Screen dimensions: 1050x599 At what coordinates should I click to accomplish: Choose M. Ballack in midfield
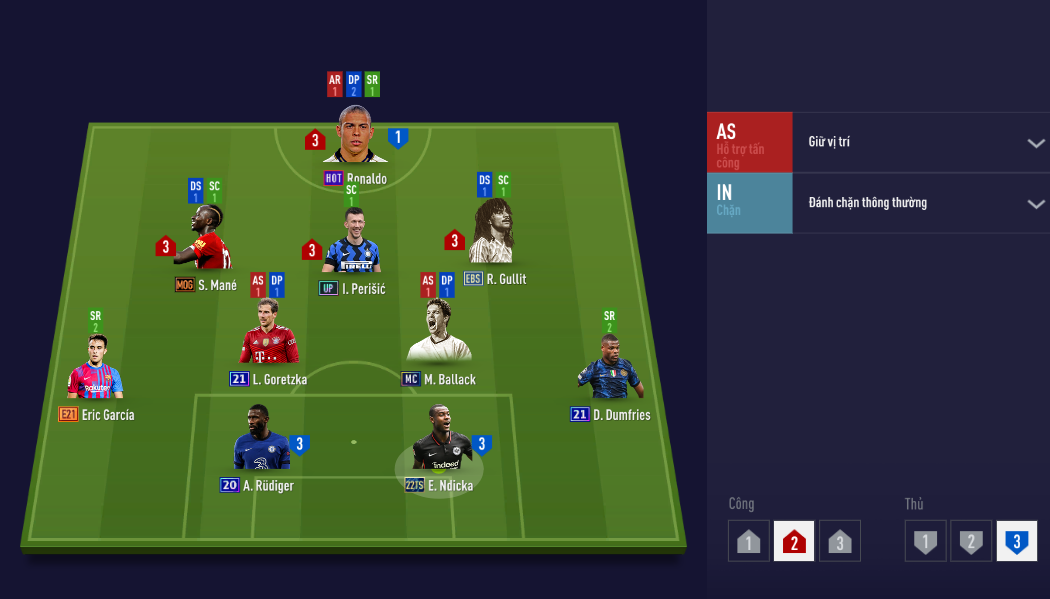(438, 333)
